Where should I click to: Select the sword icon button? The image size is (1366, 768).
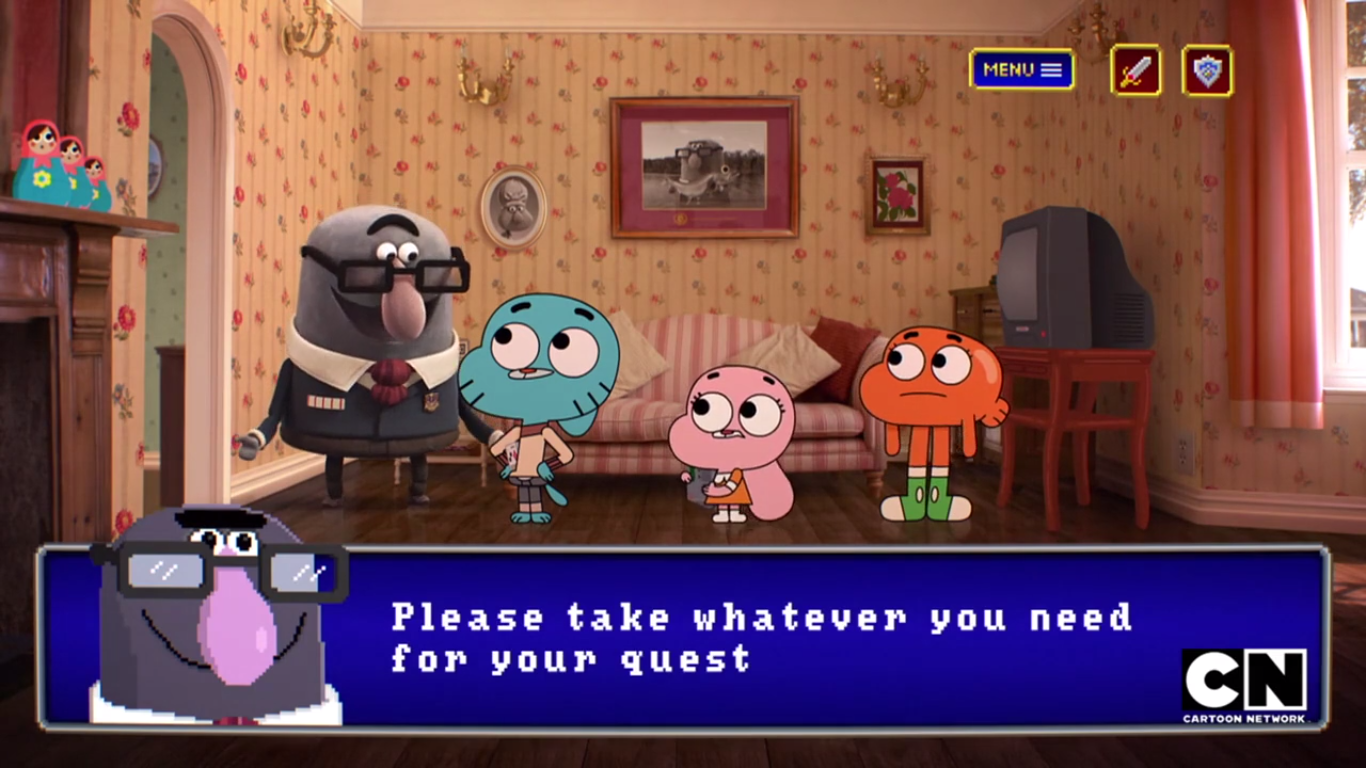(x=1136, y=71)
